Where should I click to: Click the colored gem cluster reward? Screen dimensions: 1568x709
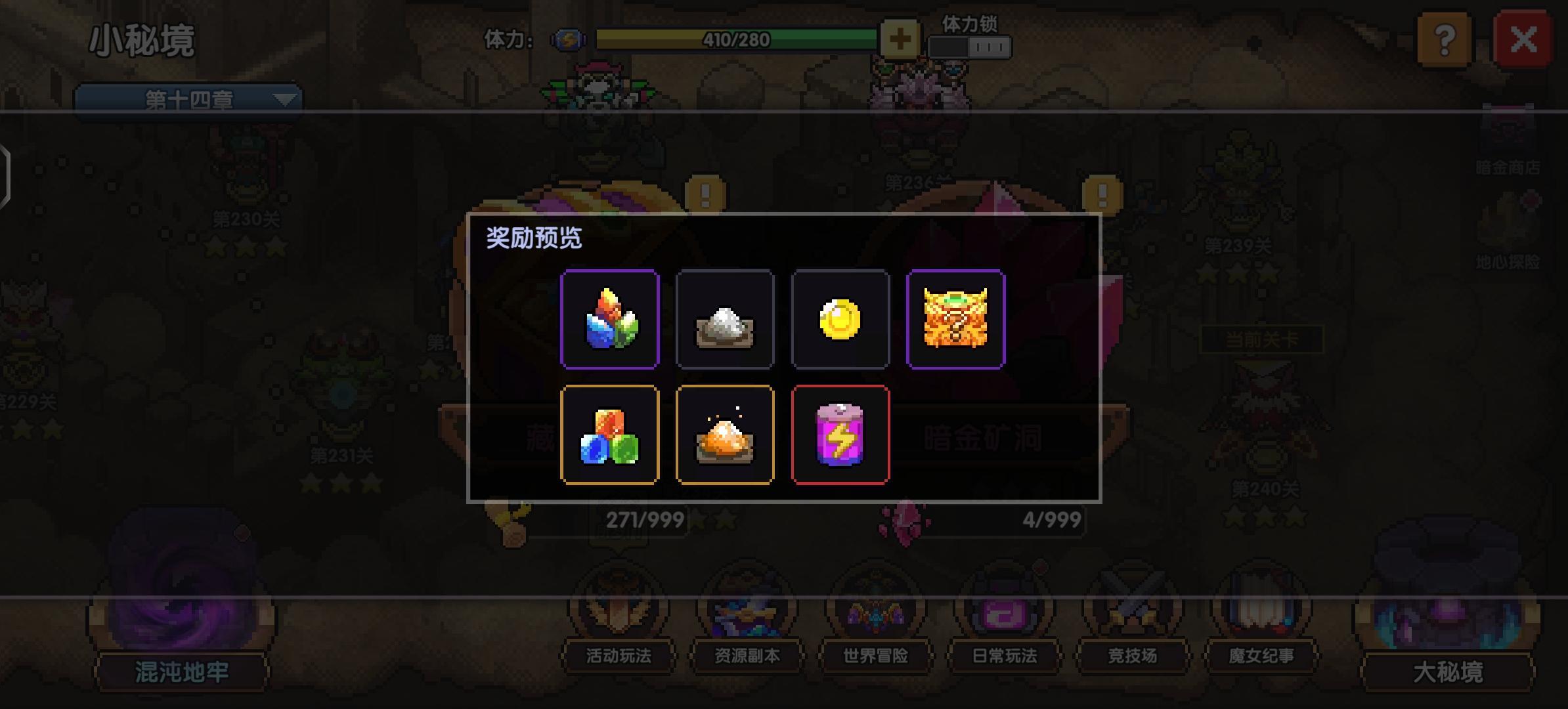[x=609, y=435]
